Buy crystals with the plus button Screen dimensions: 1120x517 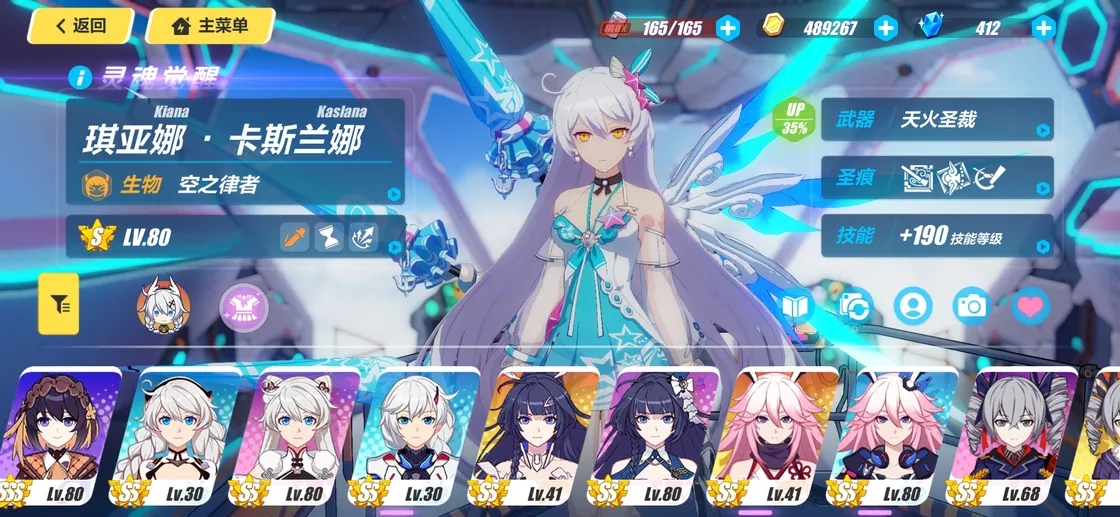(x=1043, y=28)
